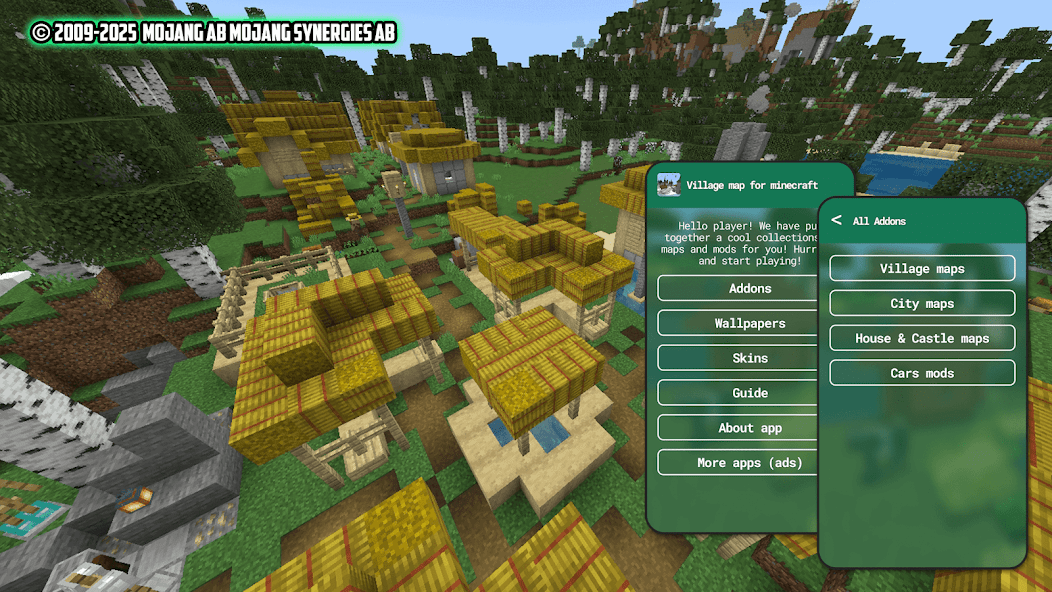Click the Village map app icon
Screen dimensions: 1052x592
pos(669,185)
